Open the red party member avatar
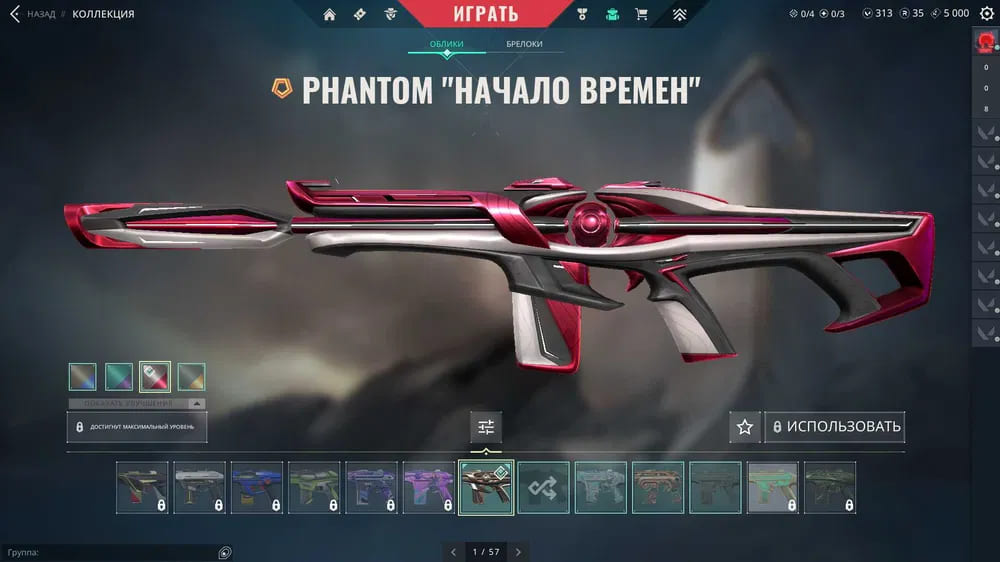The width and height of the screenshot is (1000, 562). (x=985, y=44)
